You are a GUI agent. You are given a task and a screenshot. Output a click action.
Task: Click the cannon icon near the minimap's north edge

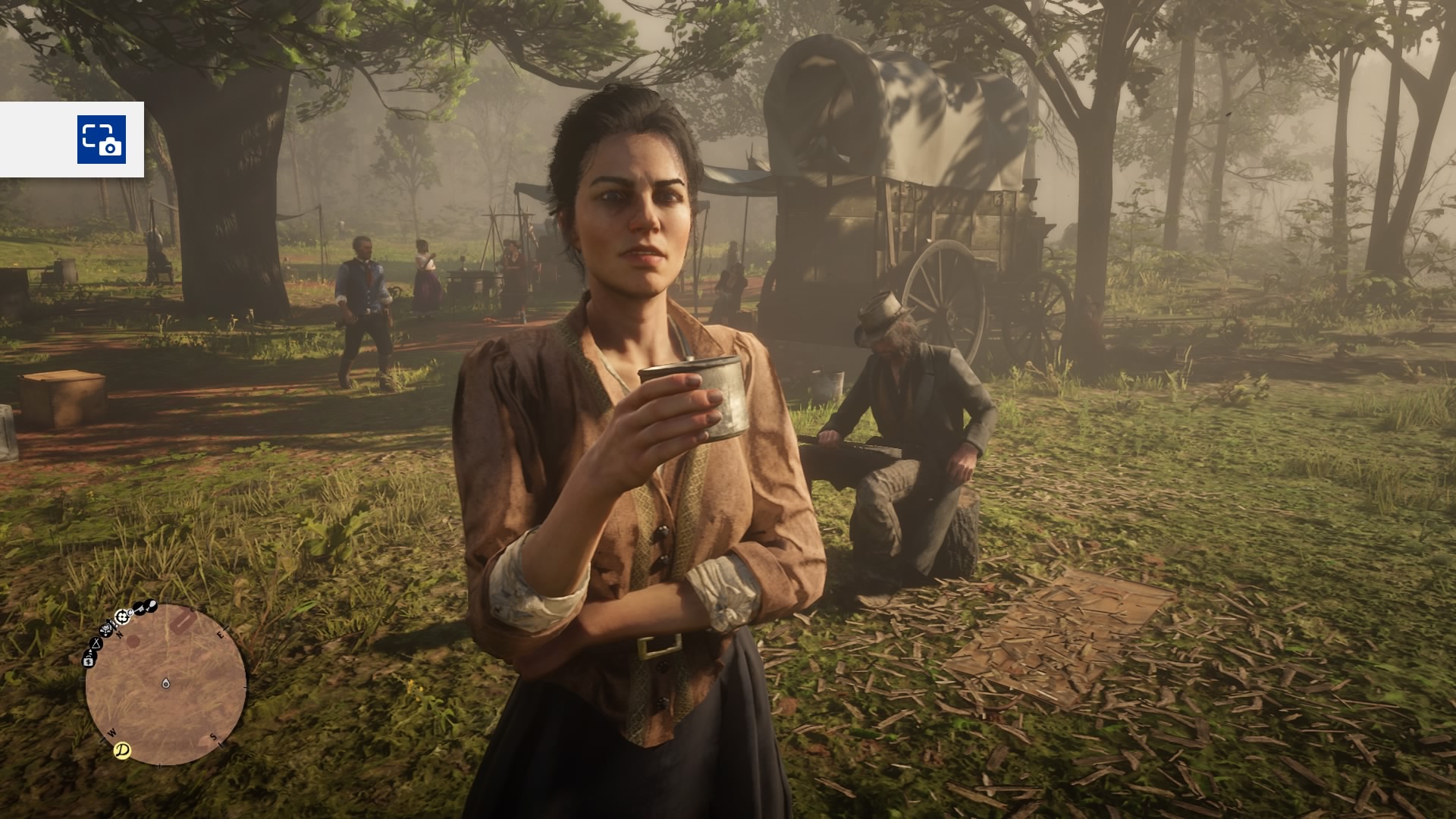(105, 629)
